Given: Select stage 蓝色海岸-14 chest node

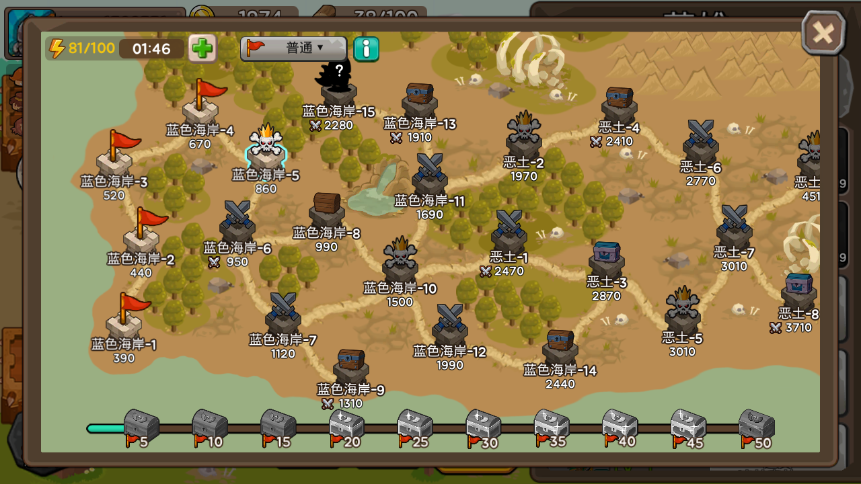Looking at the screenshot, I should [x=560, y=346].
